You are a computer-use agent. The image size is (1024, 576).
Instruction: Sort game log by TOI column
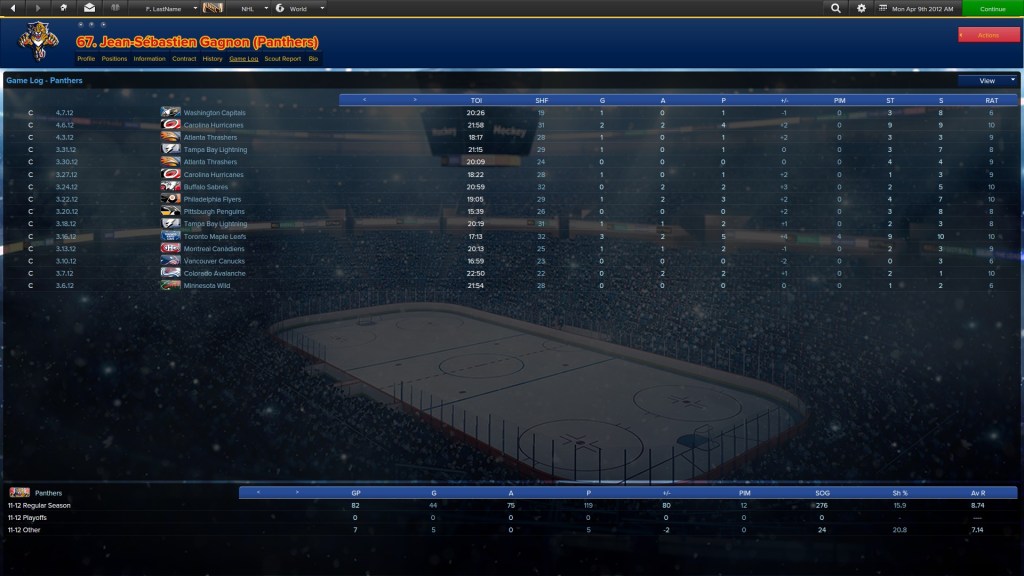[476, 100]
